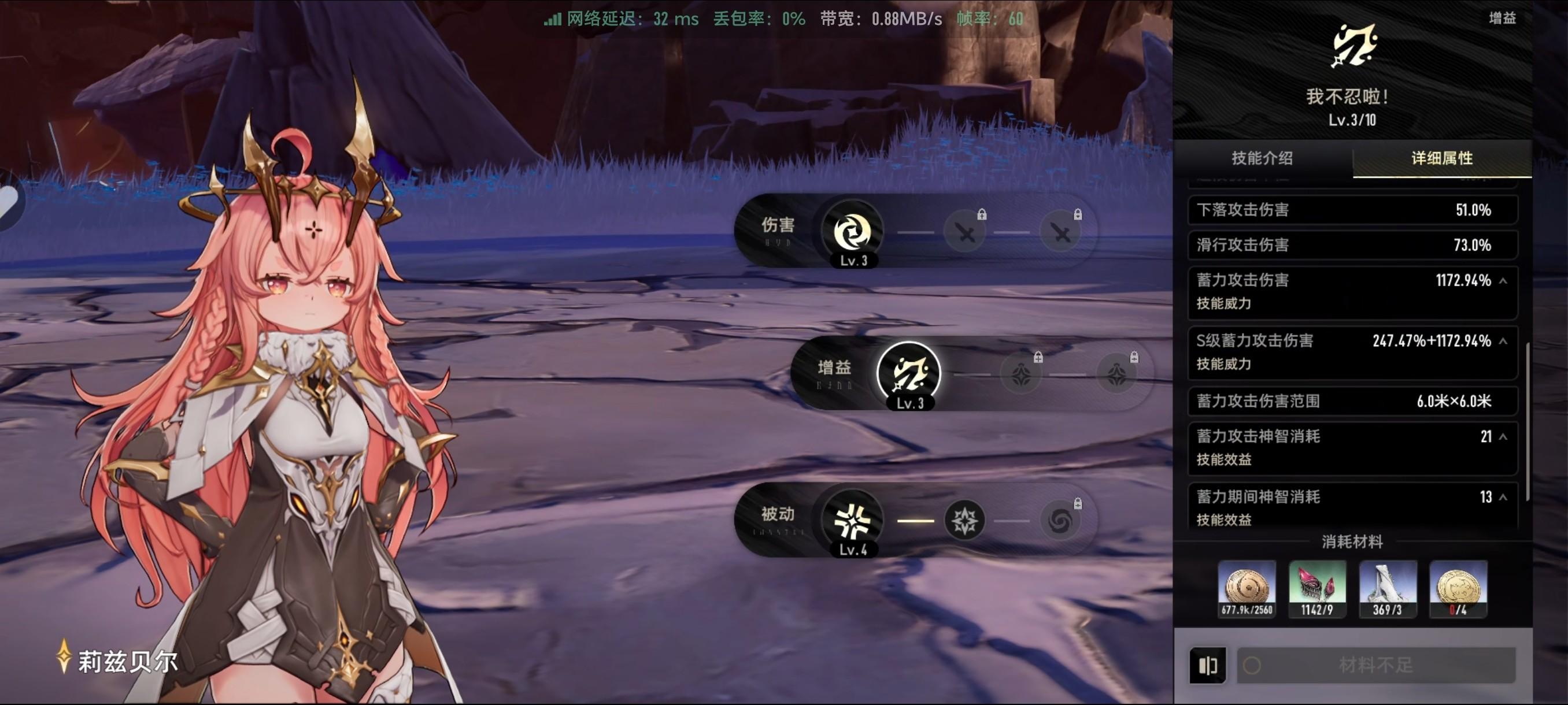
Task: Click the locked second 伤害 node
Action: click(x=964, y=231)
